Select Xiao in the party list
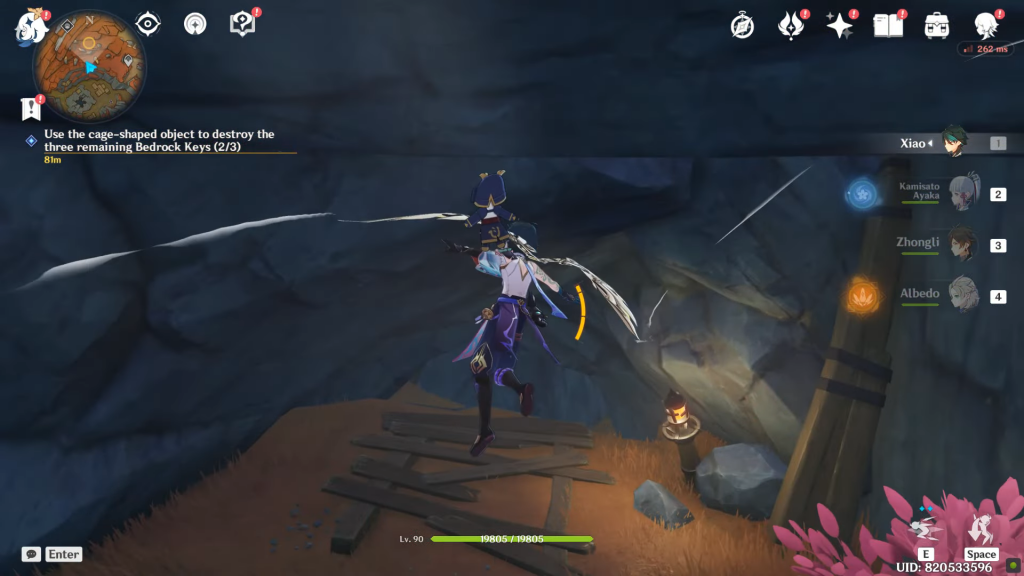This screenshot has width=1024, height=576. [x=955, y=143]
